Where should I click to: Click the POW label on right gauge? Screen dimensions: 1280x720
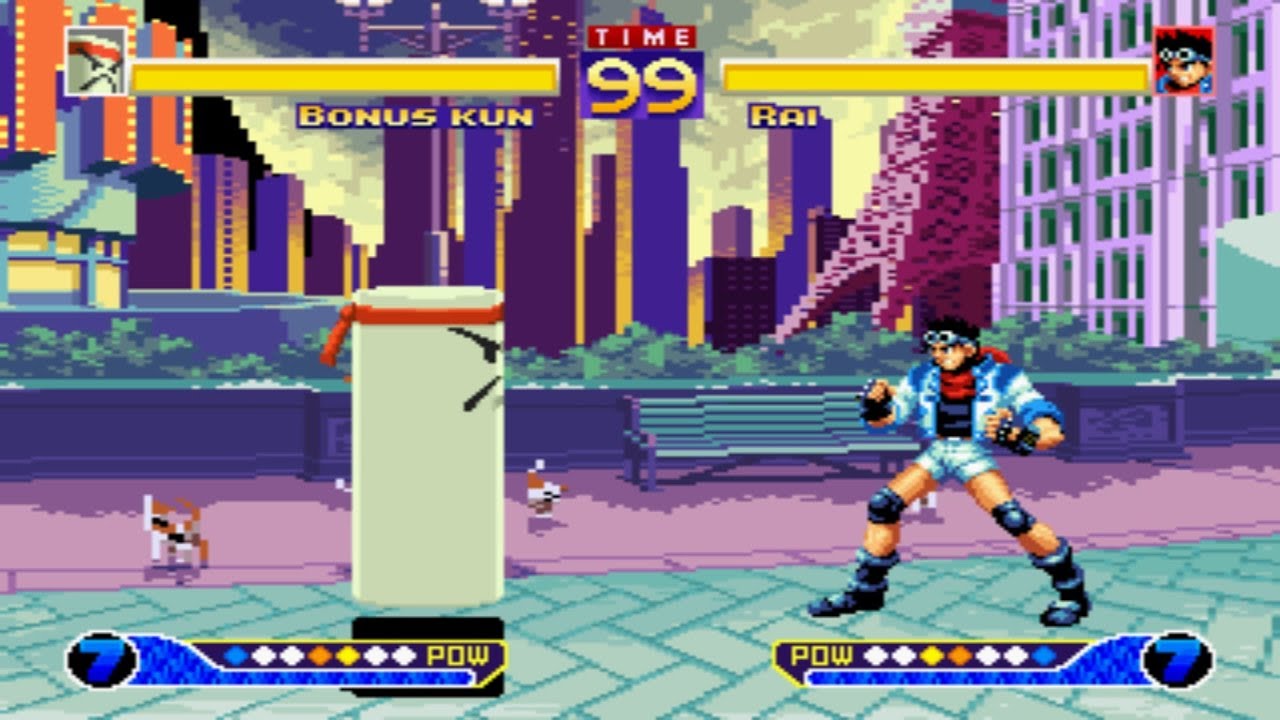click(x=822, y=656)
